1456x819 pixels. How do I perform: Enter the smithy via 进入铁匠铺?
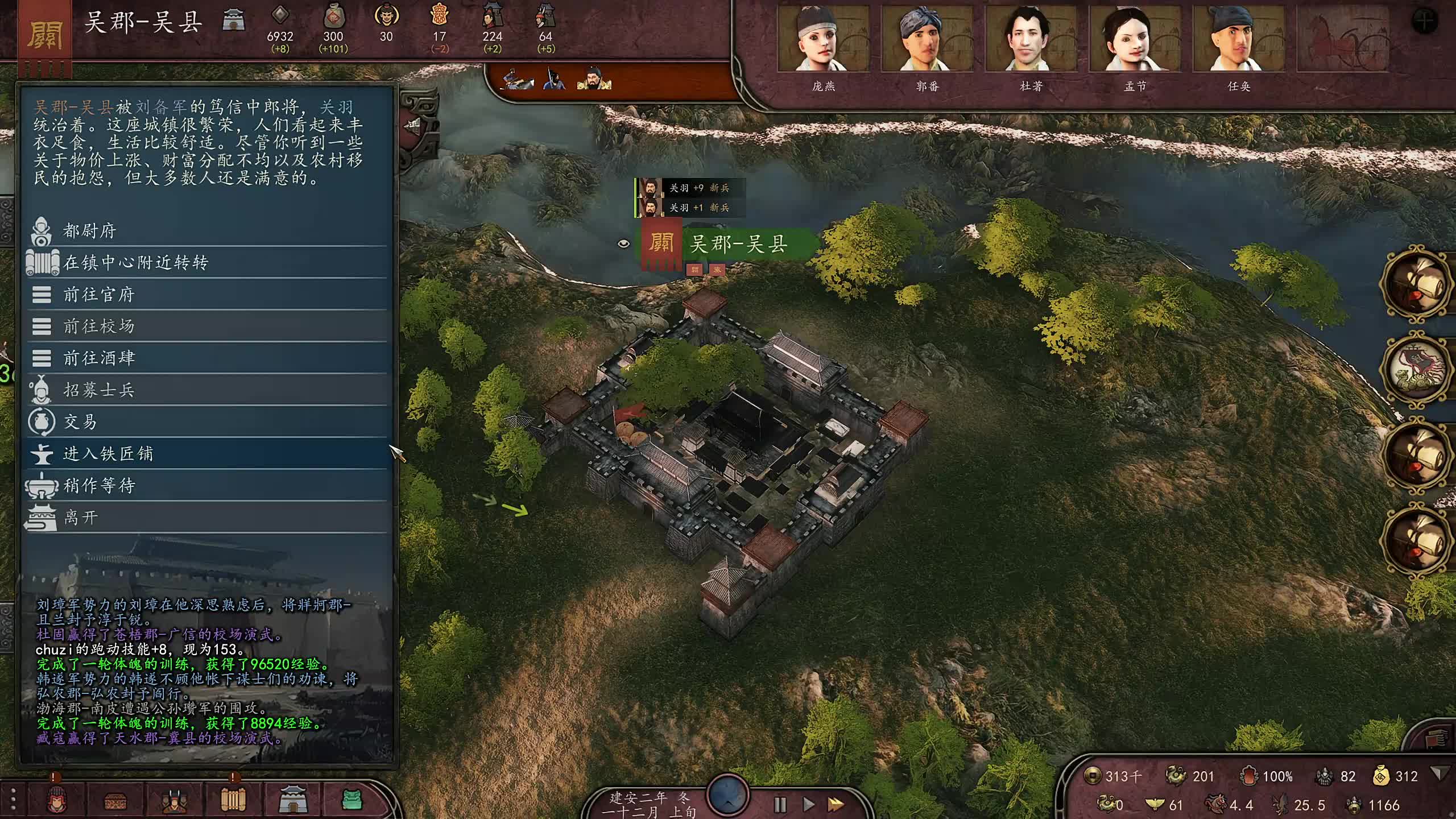tap(108, 454)
